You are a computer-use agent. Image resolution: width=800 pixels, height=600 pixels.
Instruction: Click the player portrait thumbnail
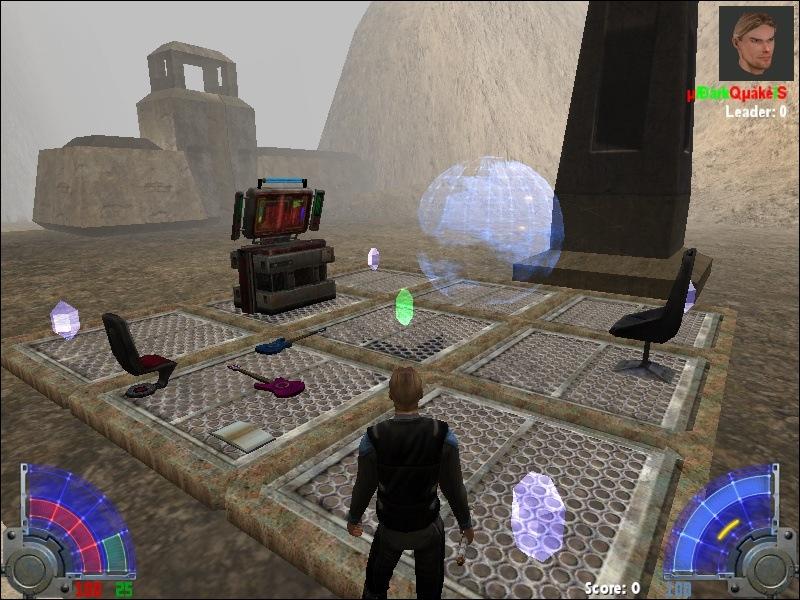point(756,44)
